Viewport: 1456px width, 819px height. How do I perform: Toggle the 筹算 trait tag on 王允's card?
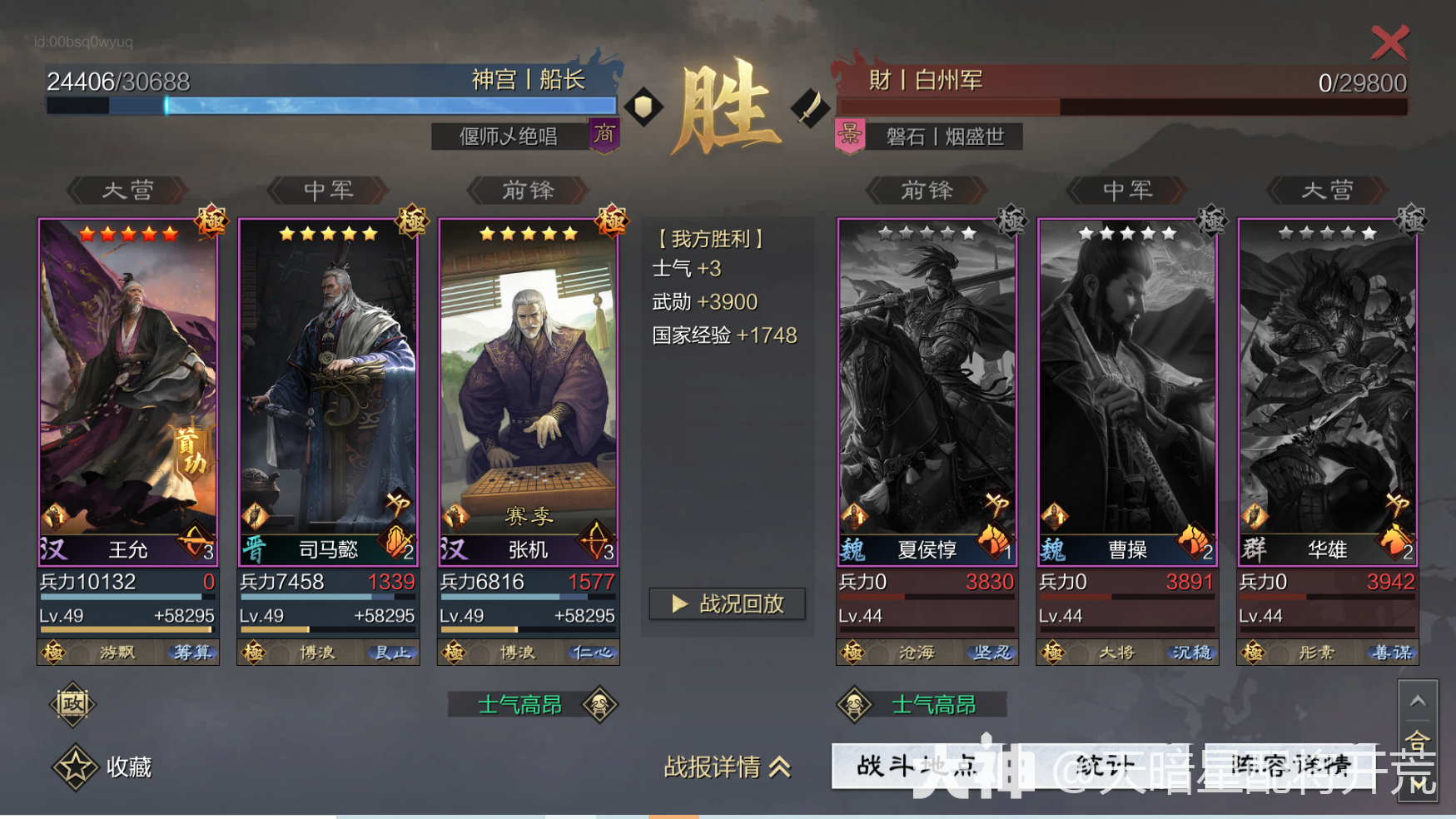click(x=191, y=653)
